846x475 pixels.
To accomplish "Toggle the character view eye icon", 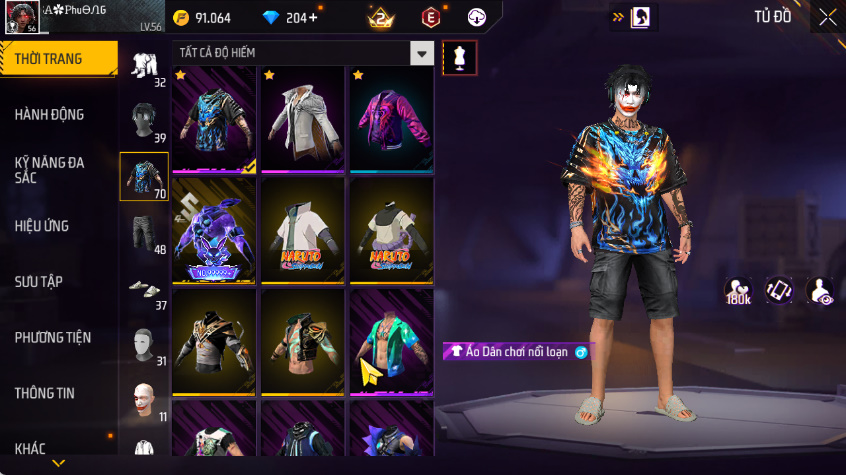I will [x=820, y=291].
